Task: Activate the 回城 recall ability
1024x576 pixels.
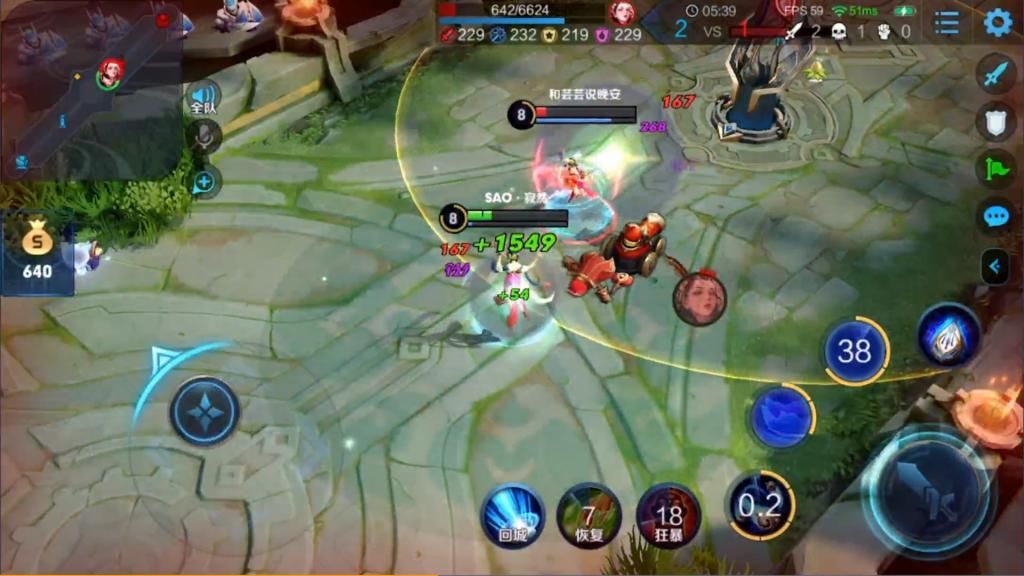Action: point(513,515)
